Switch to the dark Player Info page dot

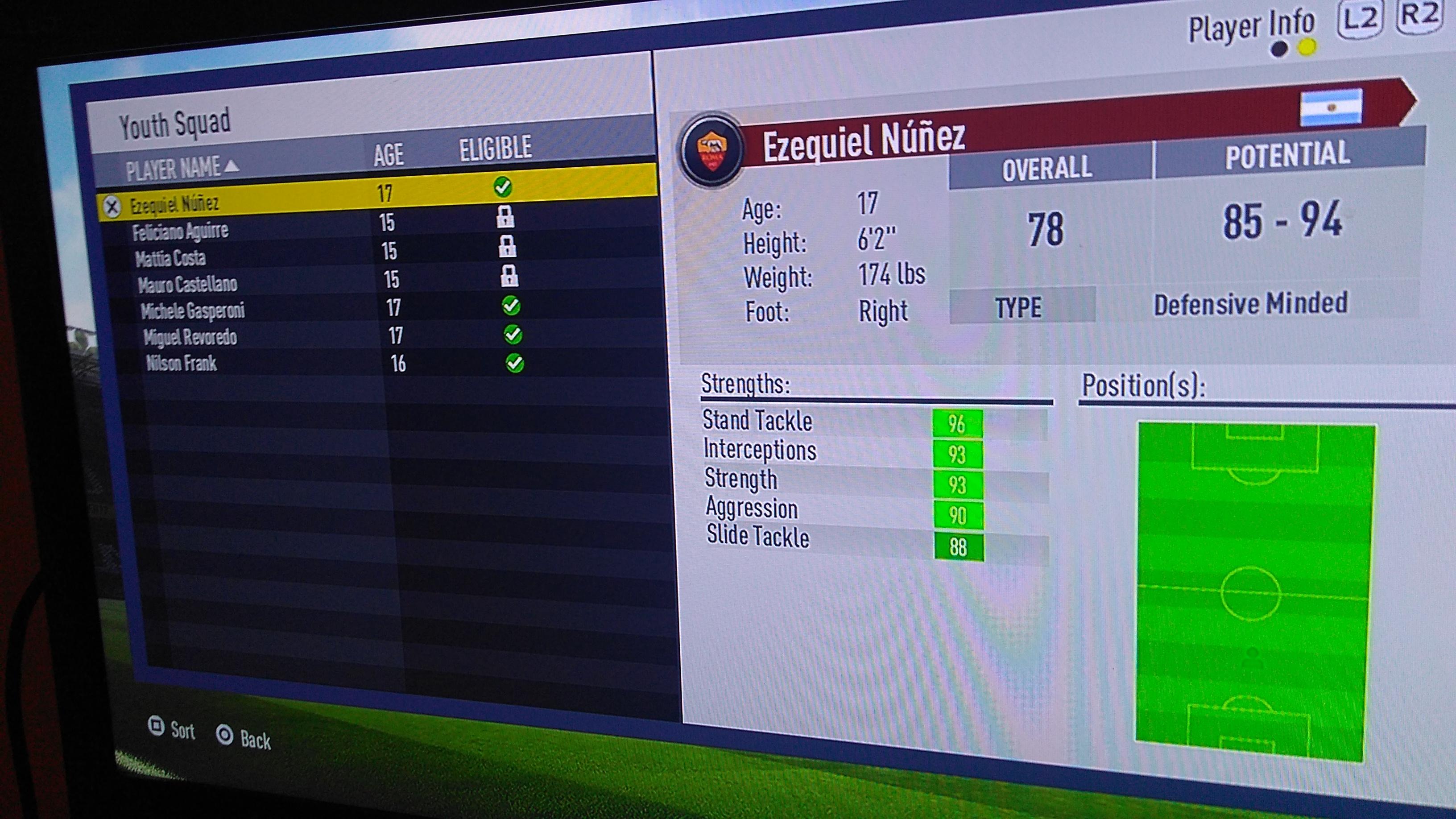click(x=1278, y=50)
